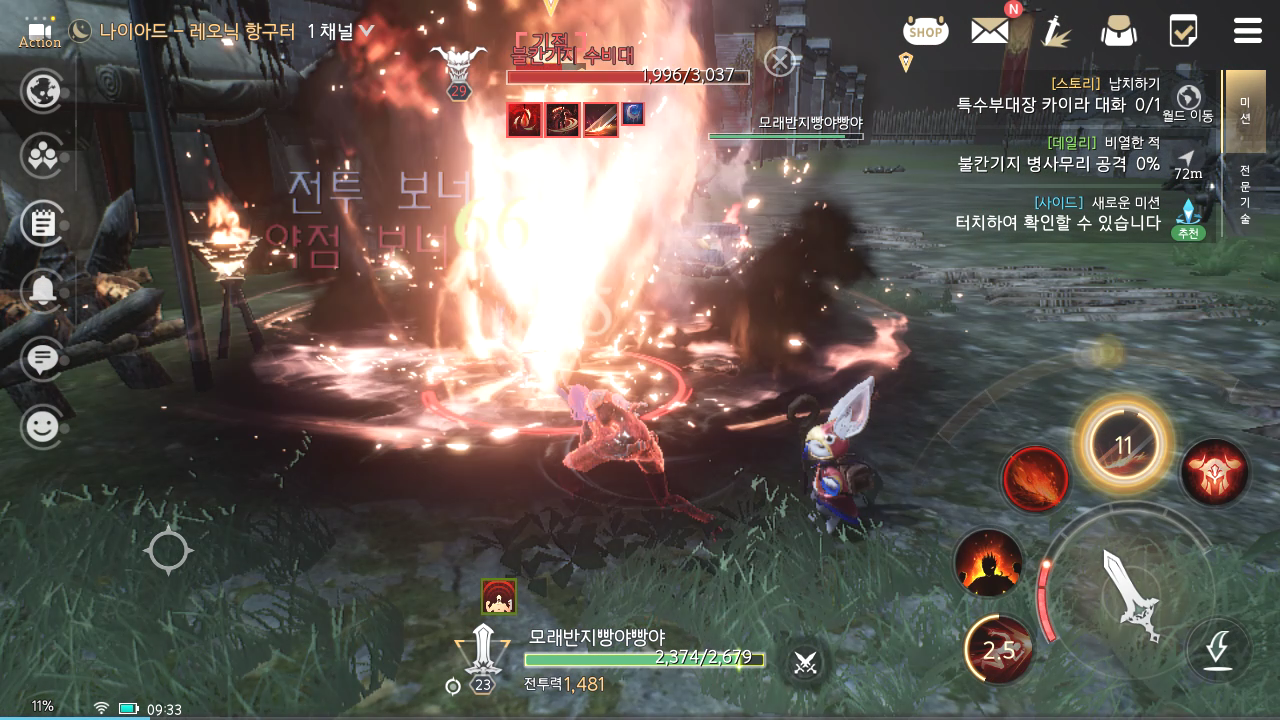Toggle the Action camera mode

[40, 33]
